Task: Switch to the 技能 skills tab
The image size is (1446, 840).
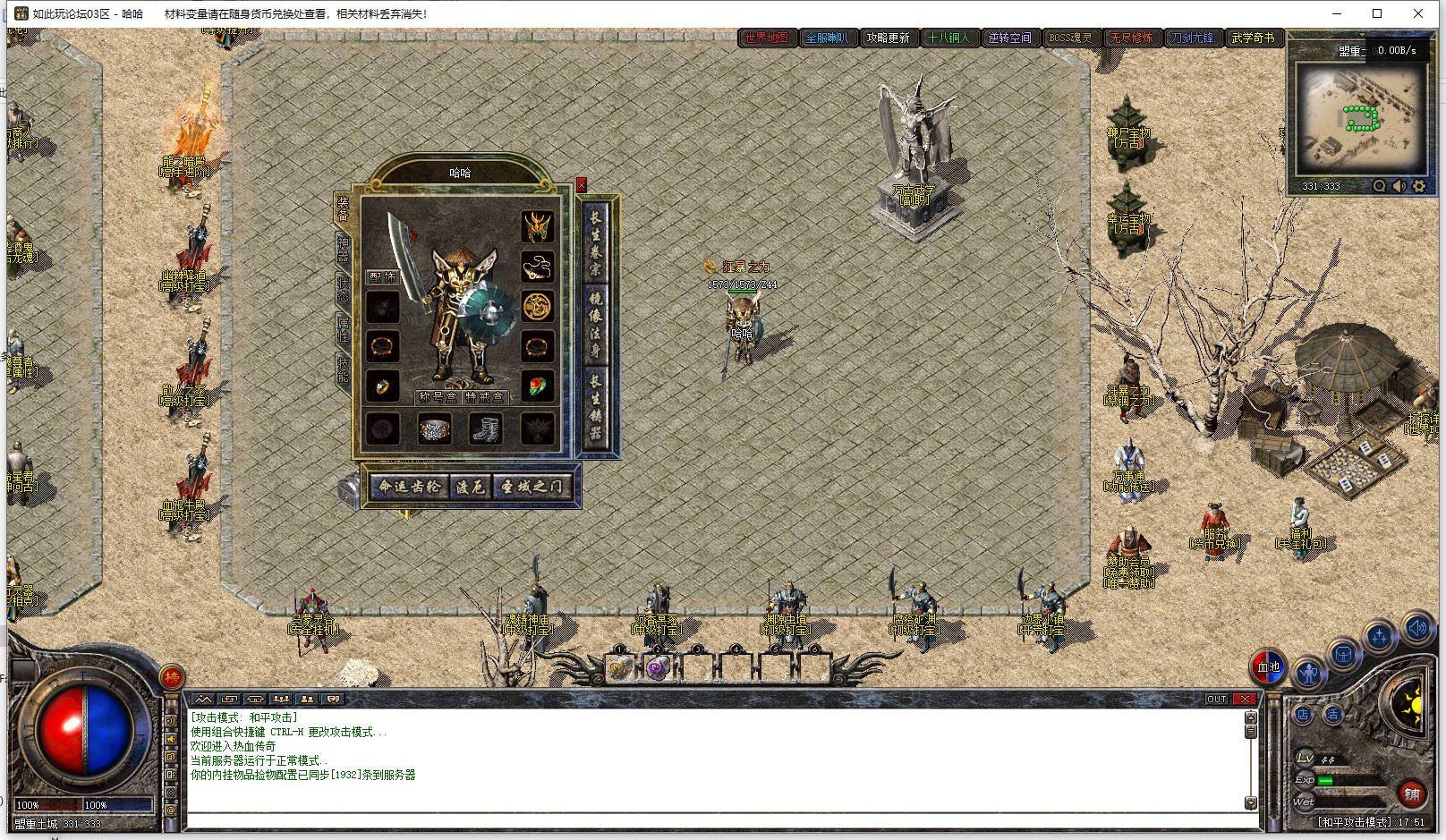Action: click(x=343, y=368)
